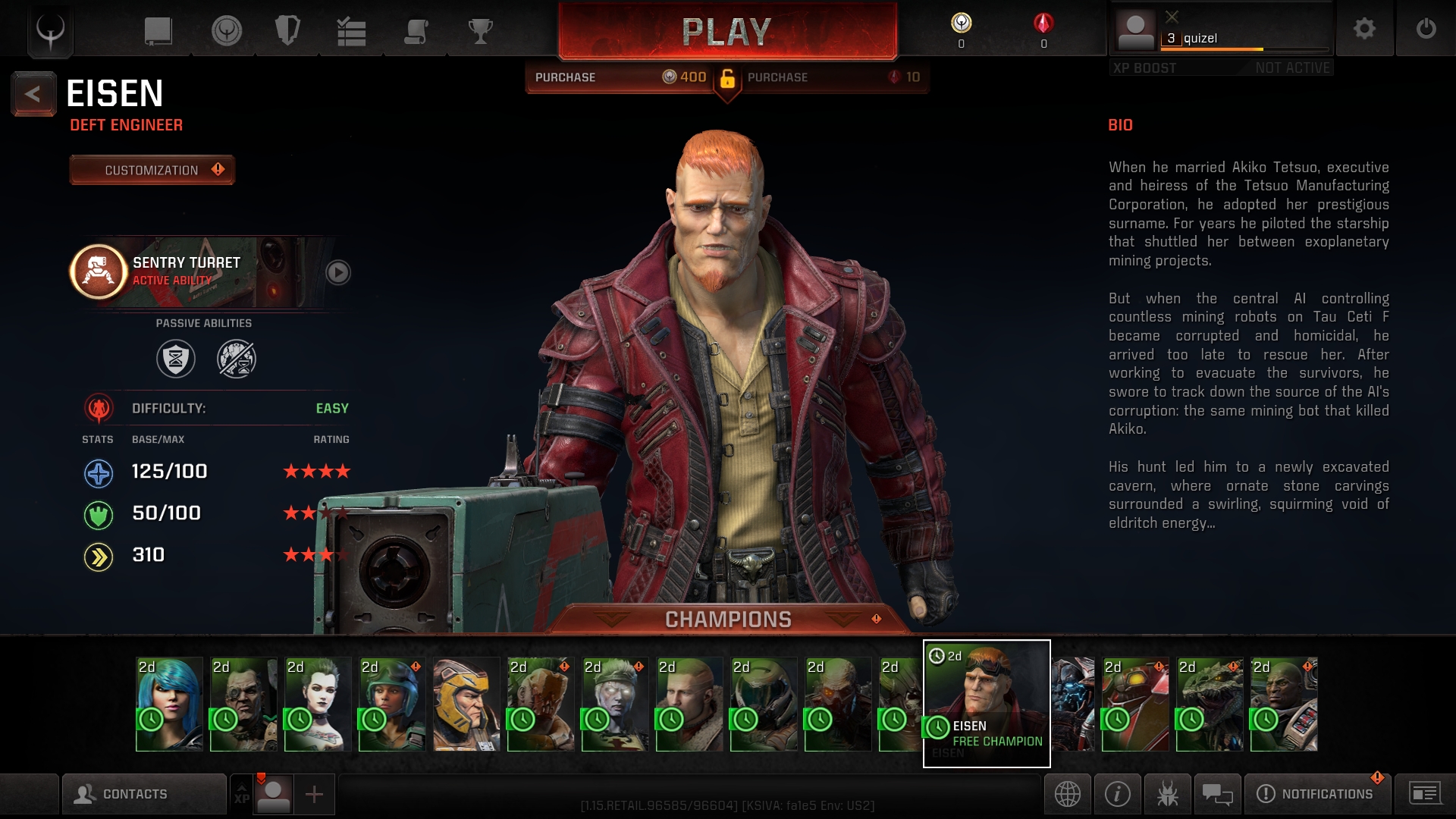The image size is (1456, 819).
Task: Go back using the arrow beside EISEN
Action: pos(33,94)
